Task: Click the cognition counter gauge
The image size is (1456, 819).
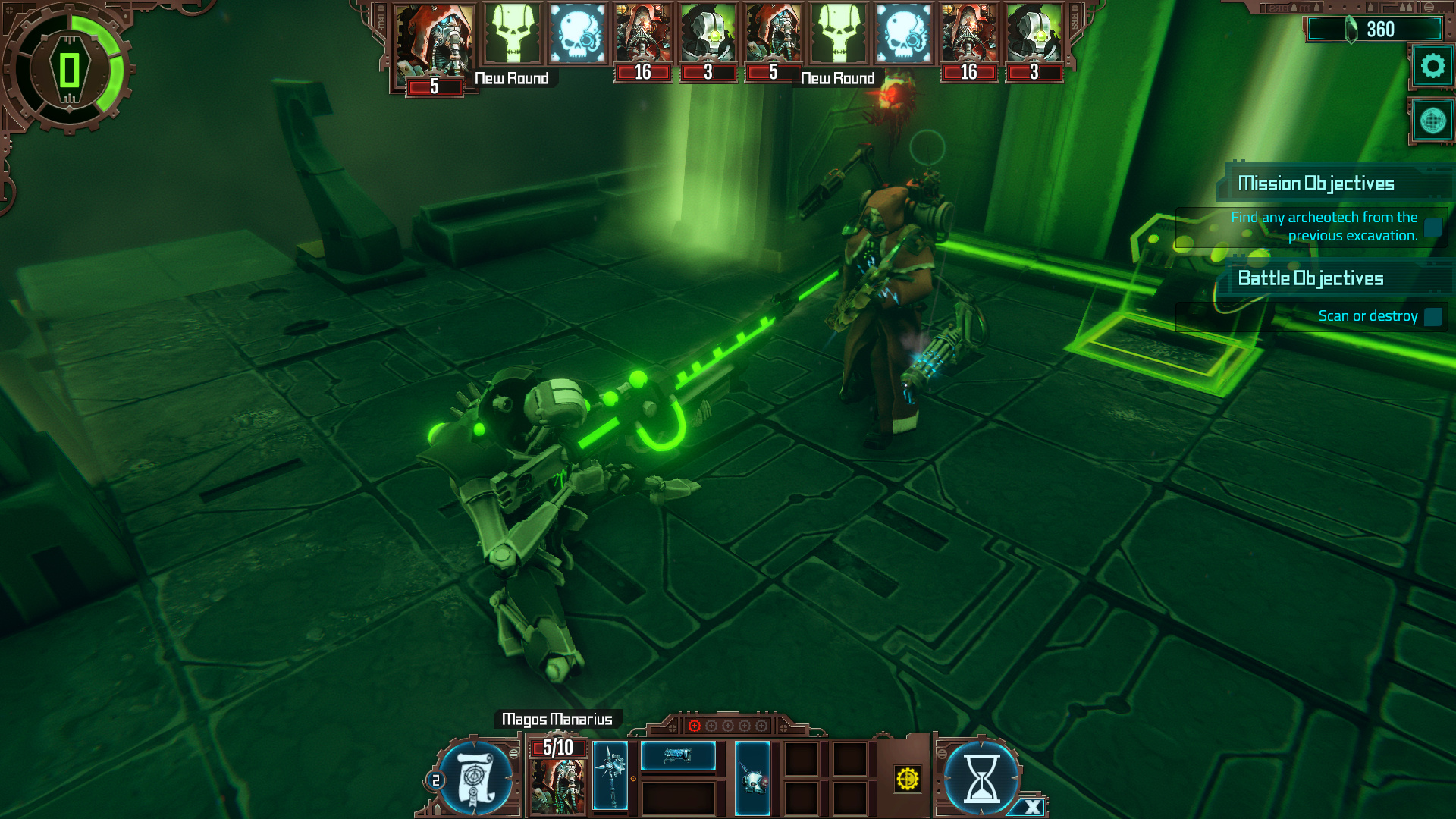Action: click(70, 70)
